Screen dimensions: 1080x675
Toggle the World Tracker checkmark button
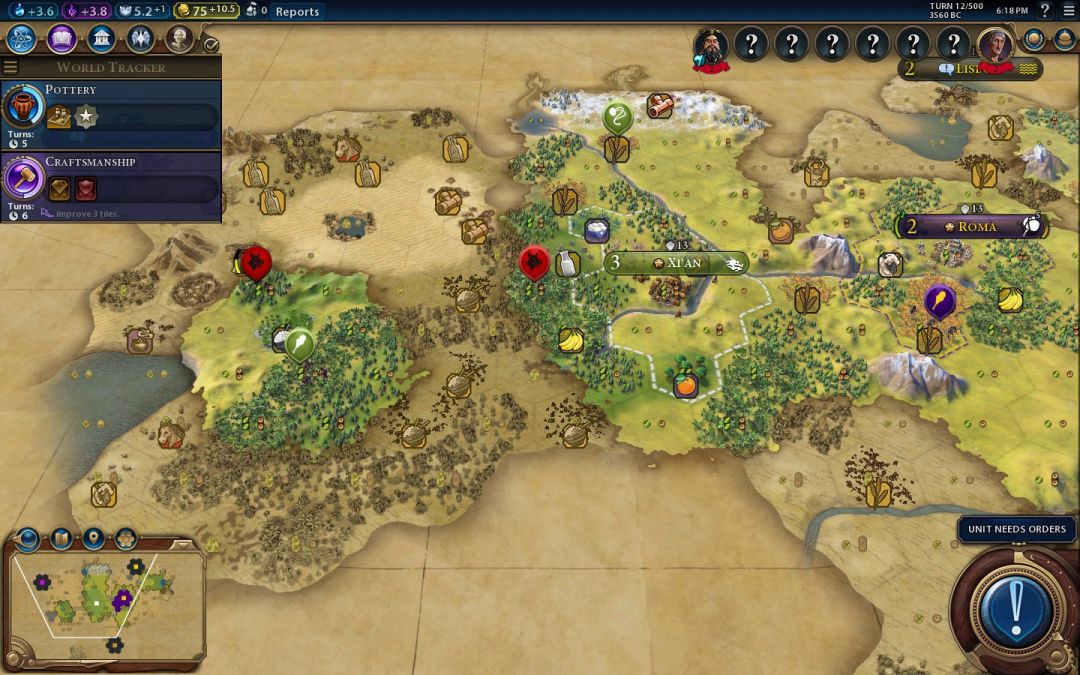click(210, 45)
